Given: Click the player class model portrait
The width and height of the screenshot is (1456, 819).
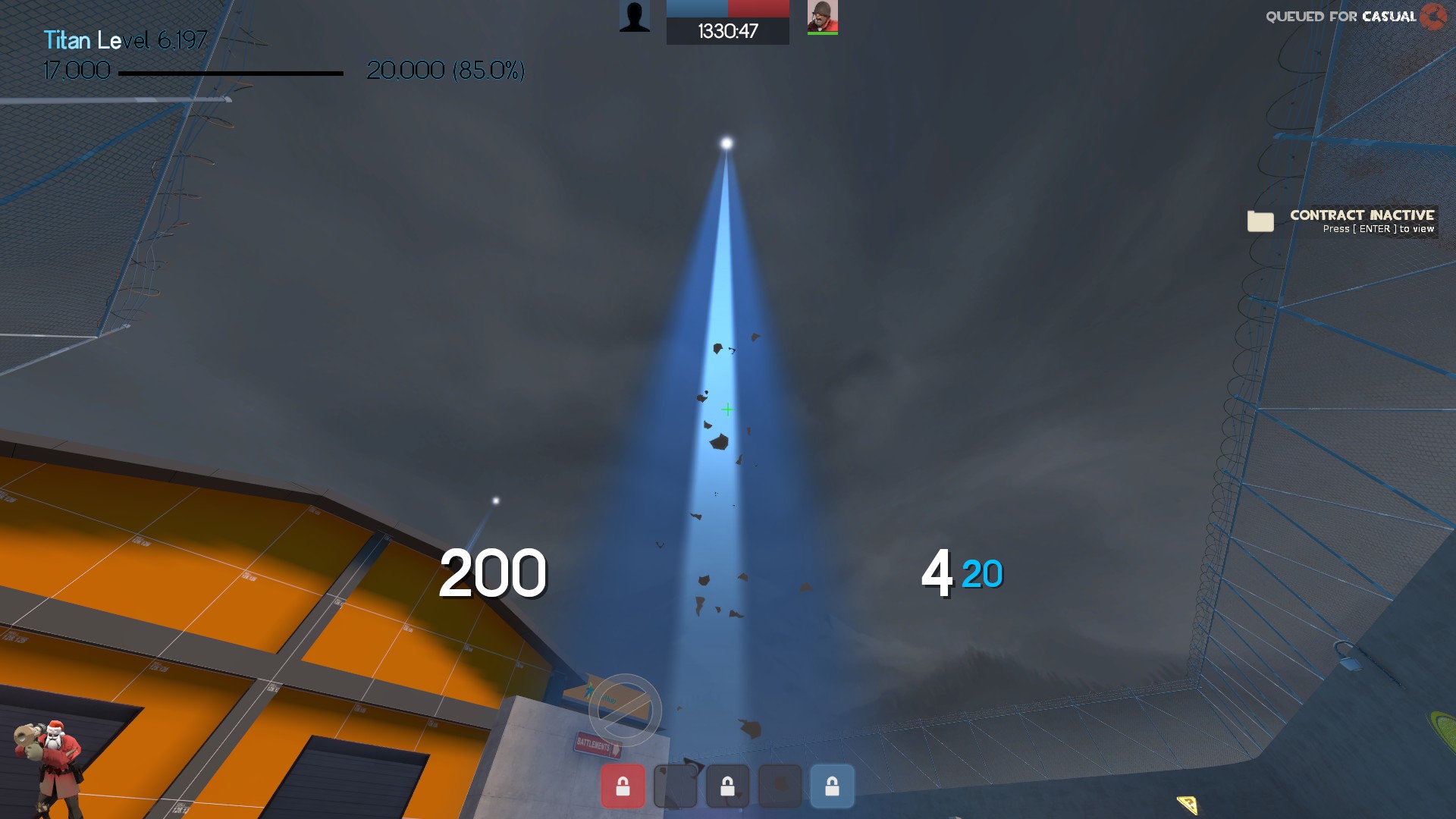Looking at the screenshot, I should point(50,766).
